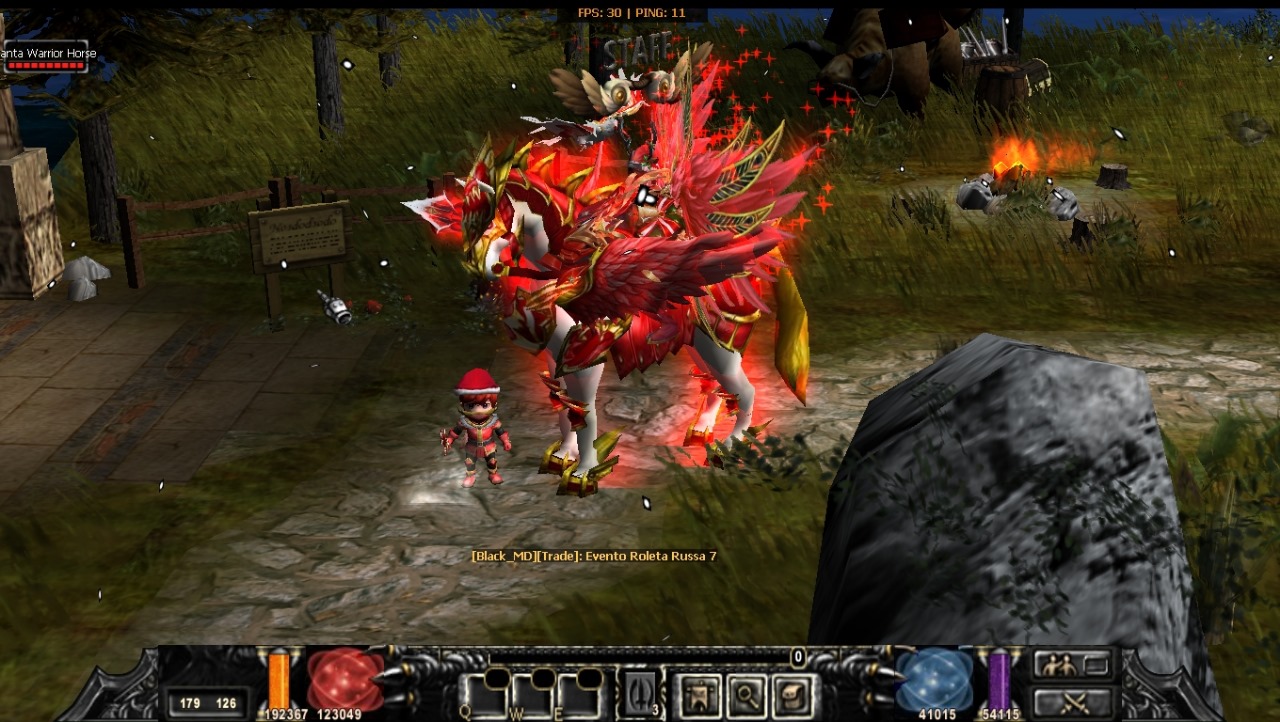Open the party members button
The image size is (1280, 722).
coord(1072,665)
